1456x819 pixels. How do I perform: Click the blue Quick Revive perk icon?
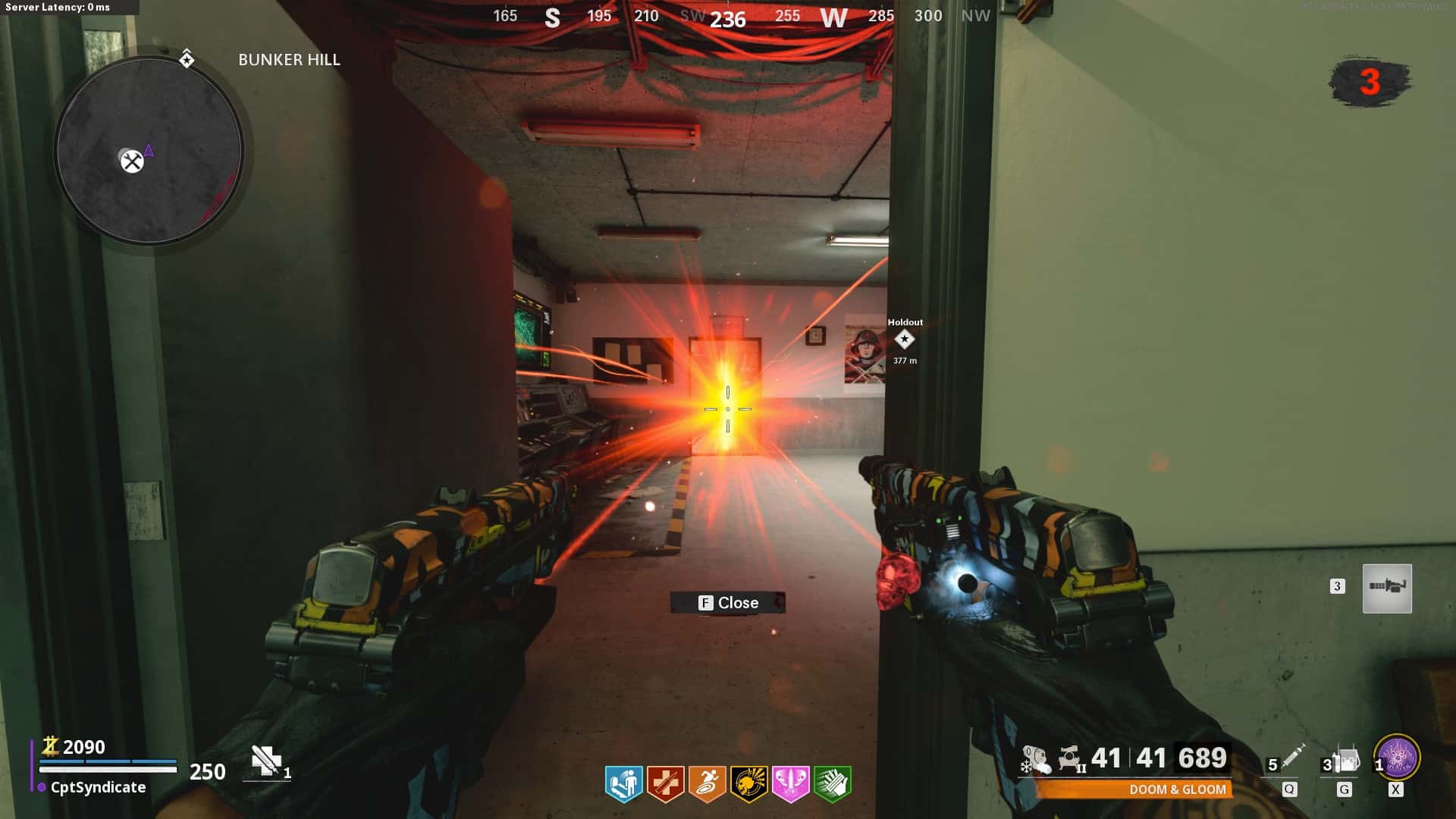624,783
